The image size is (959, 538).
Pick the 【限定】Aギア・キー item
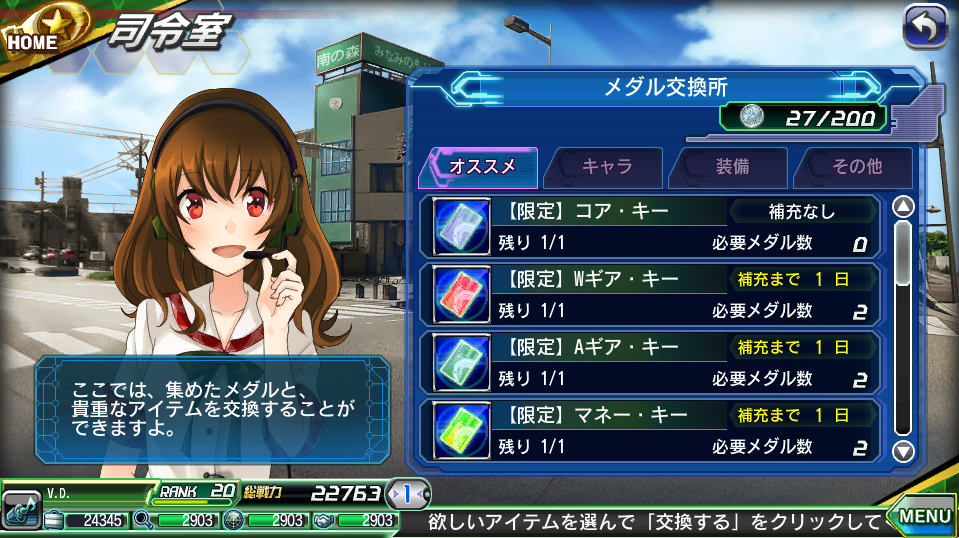pyautogui.click(x=655, y=362)
